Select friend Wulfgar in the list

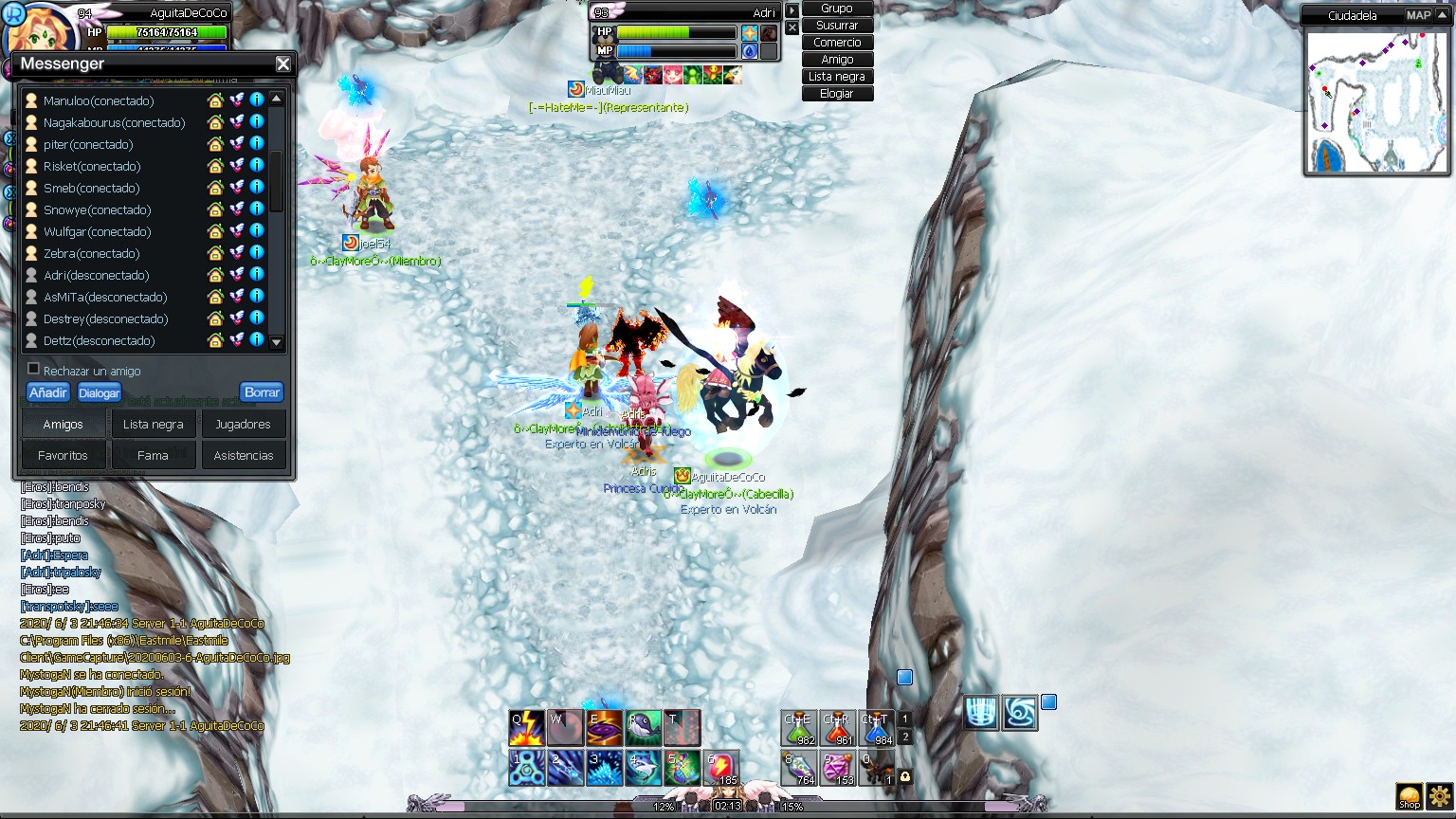tap(97, 231)
